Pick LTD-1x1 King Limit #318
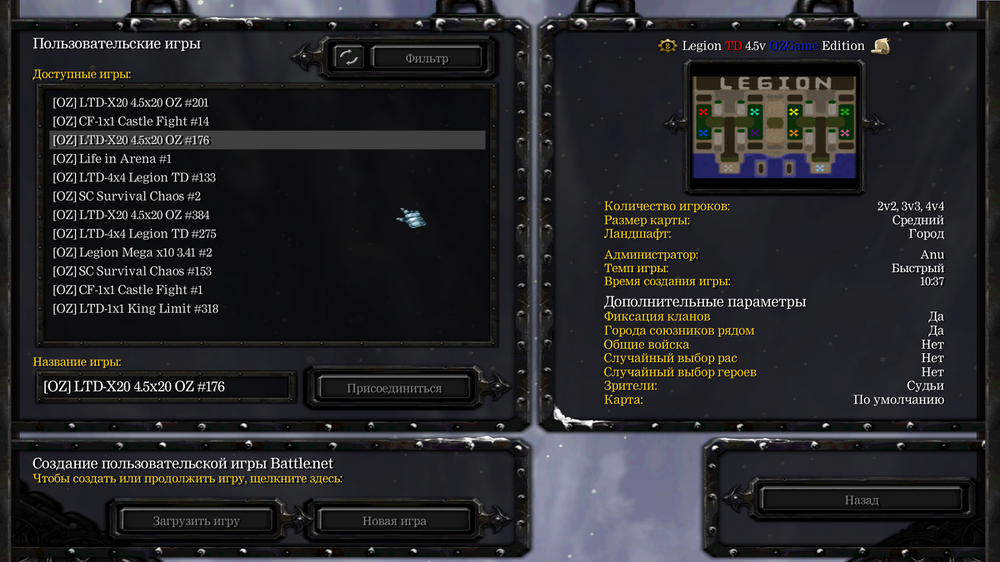Image resolution: width=1000 pixels, height=562 pixels. (135, 309)
